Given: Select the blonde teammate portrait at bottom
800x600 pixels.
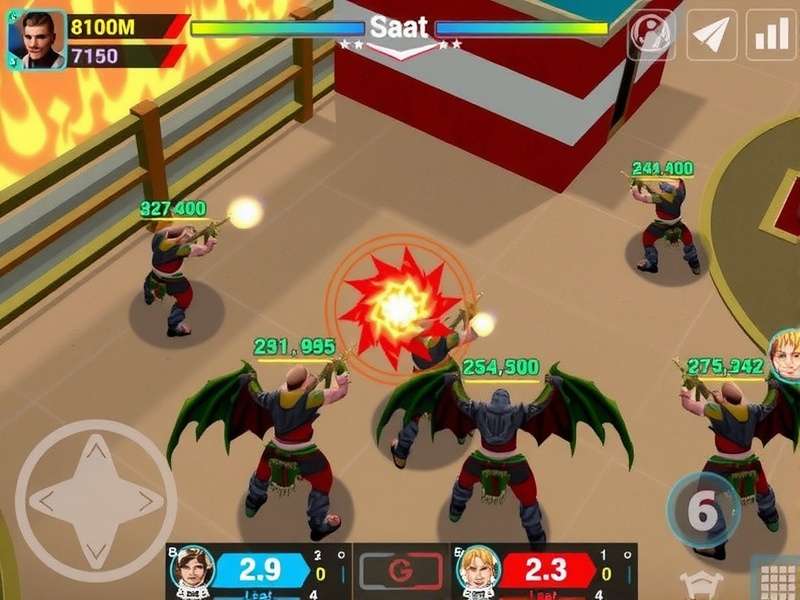Looking at the screenshot, I should (x=477, y=570).
